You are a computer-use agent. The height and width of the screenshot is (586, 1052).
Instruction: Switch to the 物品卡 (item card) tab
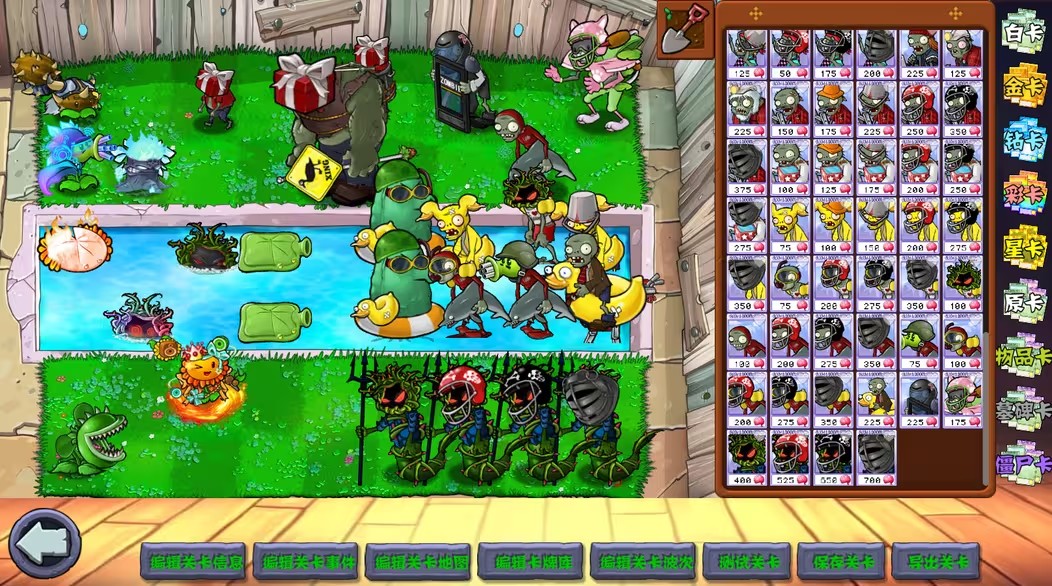pyautogui.click(x=1023, y=355)
